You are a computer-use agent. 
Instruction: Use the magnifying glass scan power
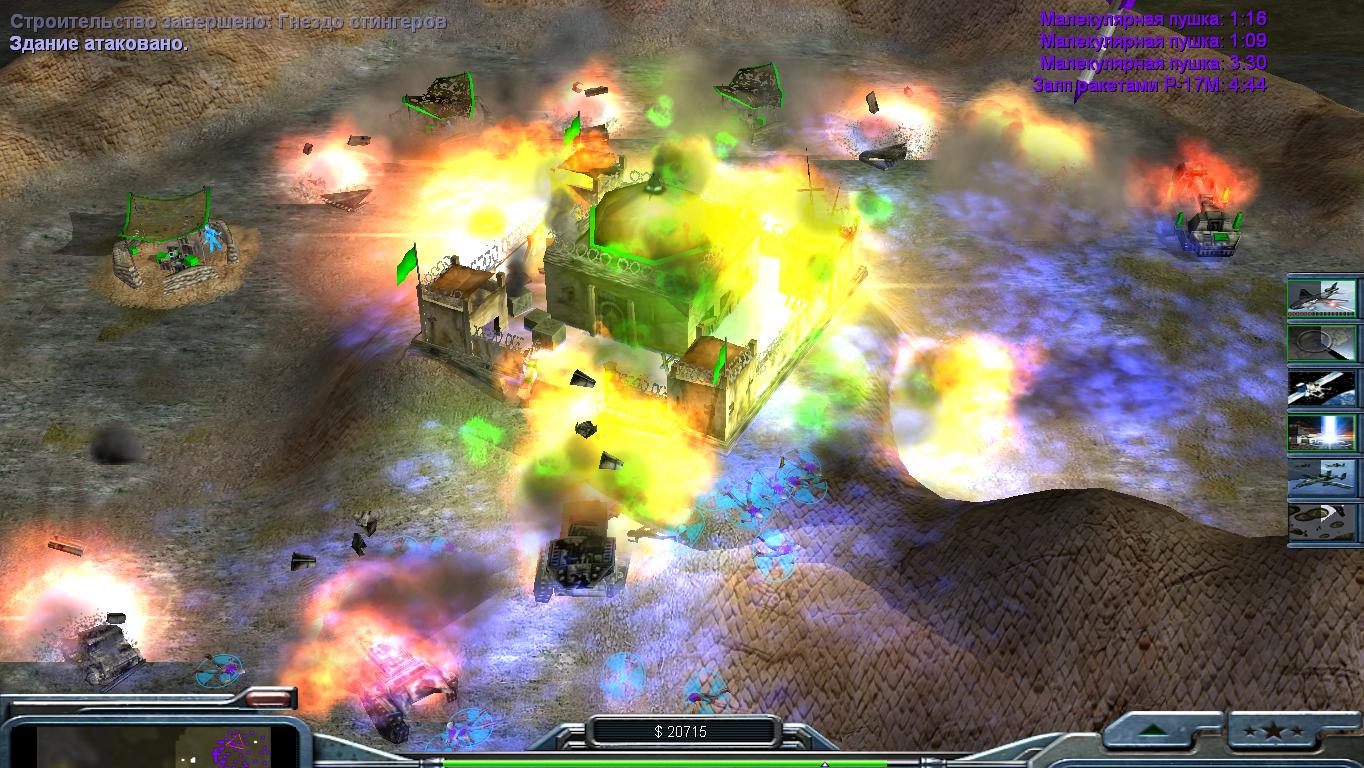[1322, 343]
